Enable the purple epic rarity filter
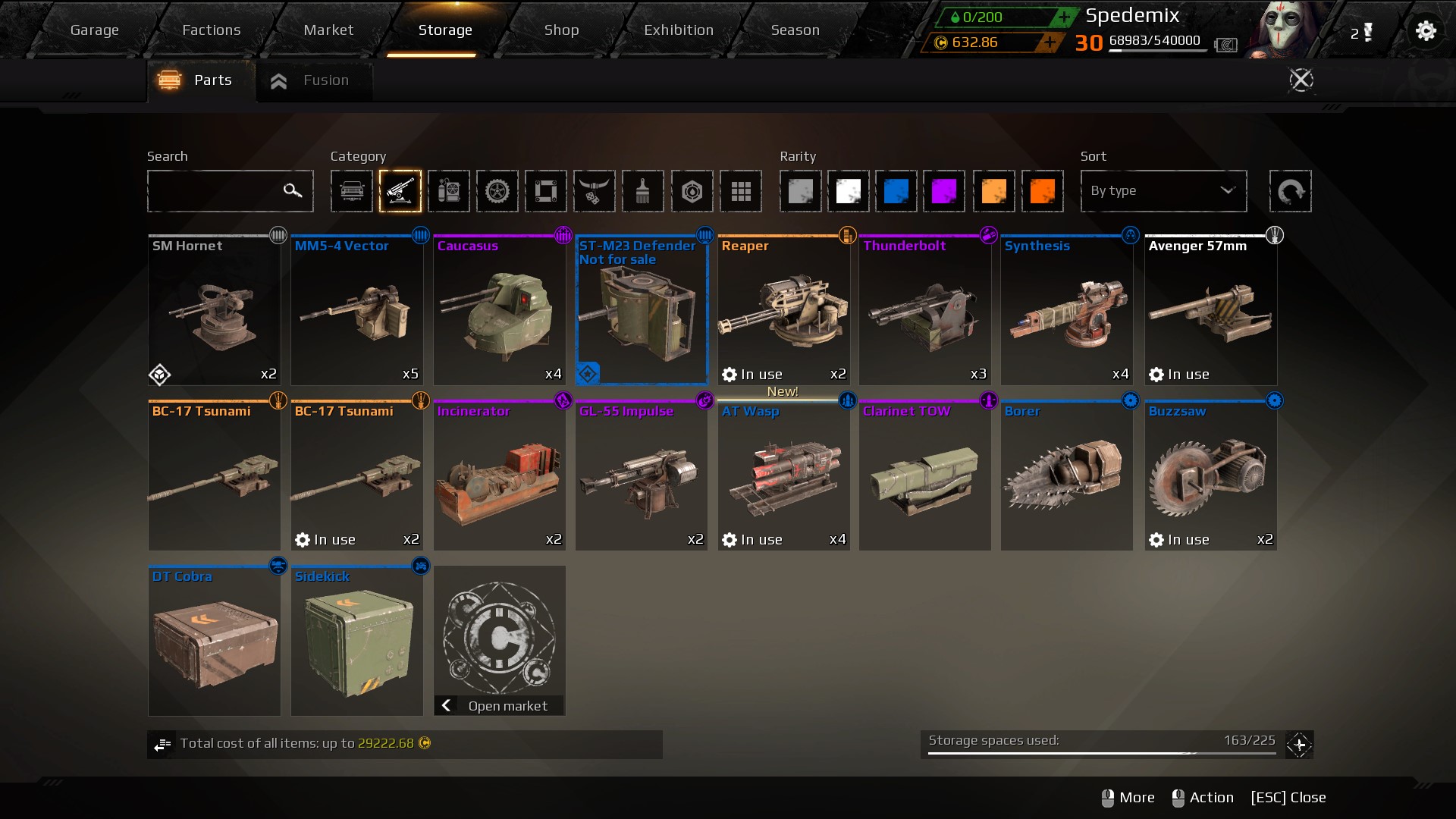Viewport: 1456px width, 819px height. pyautogui.click(x=946, y=191)
